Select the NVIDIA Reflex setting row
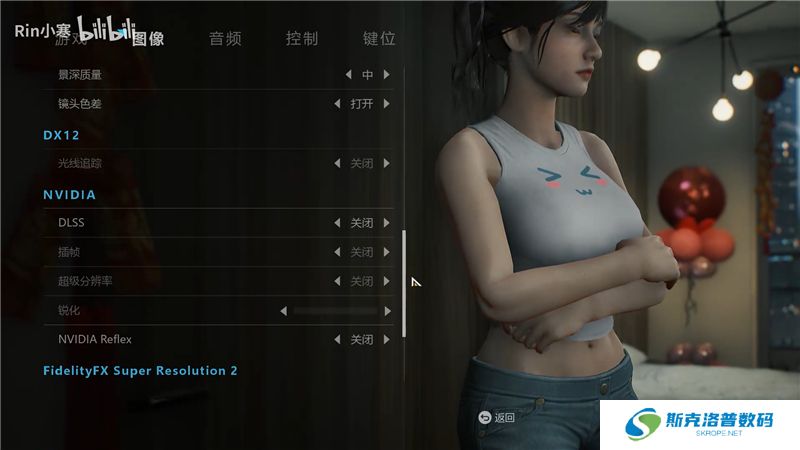 pos(180,340)
